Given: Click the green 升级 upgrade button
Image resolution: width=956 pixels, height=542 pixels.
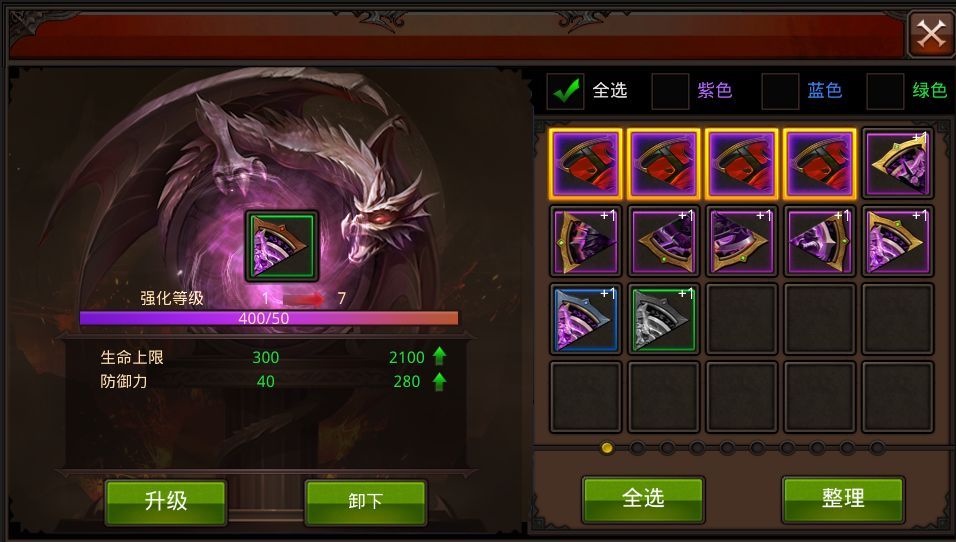Looking at the screenshot, I should click(166, 501).
